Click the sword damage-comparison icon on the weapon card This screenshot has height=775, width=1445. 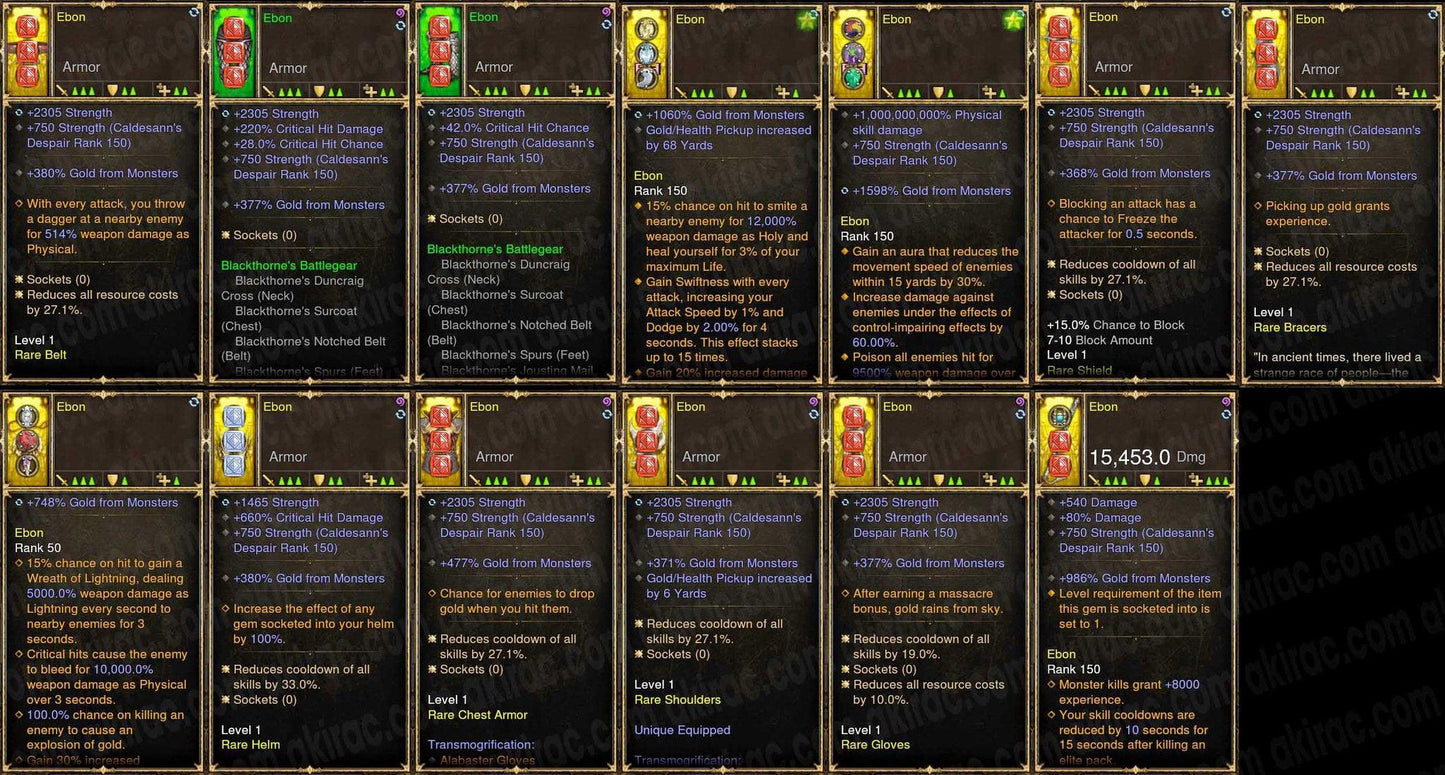click(x=1094, y=479)
